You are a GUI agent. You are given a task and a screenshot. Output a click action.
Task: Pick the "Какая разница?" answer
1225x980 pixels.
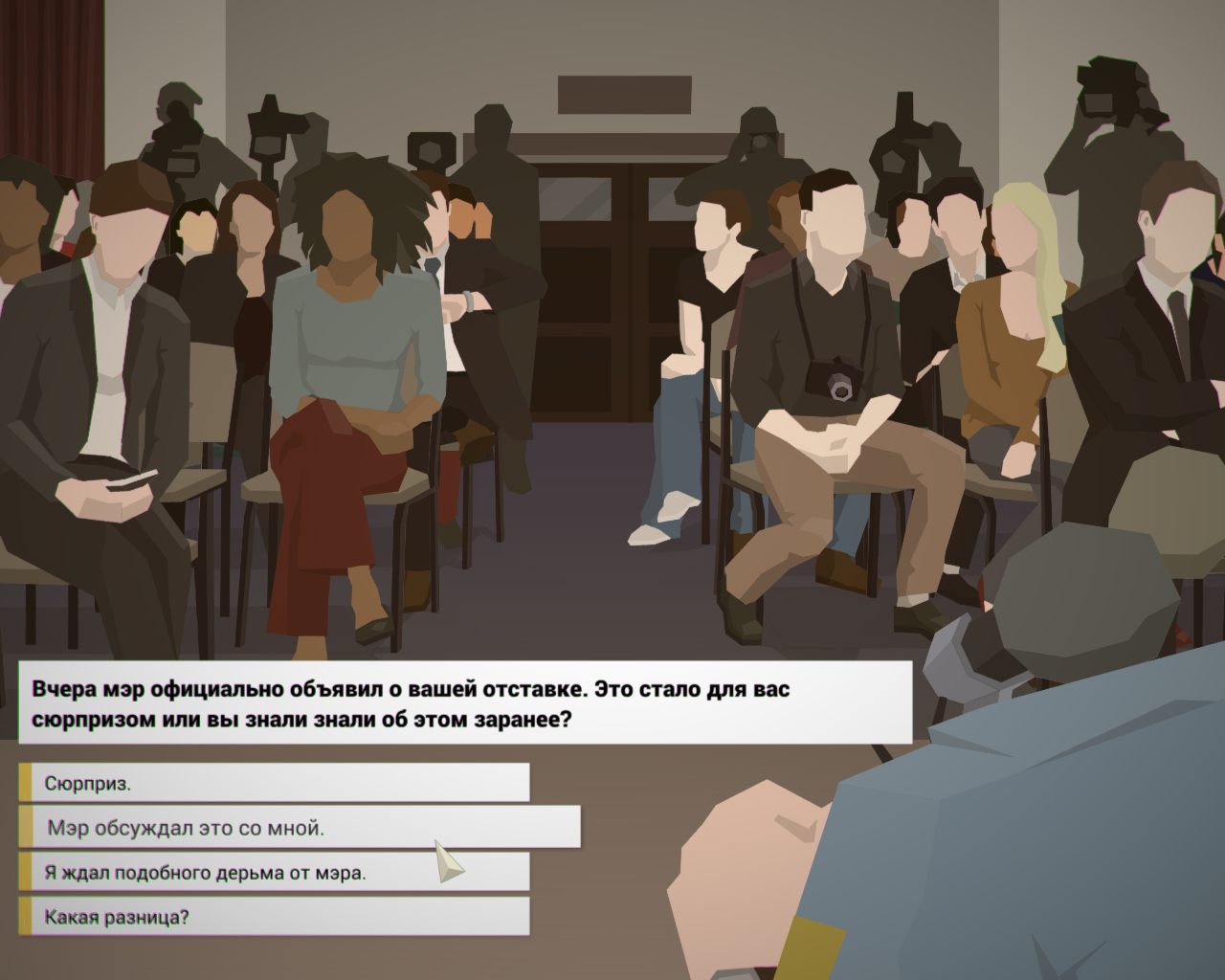(278, 916)
